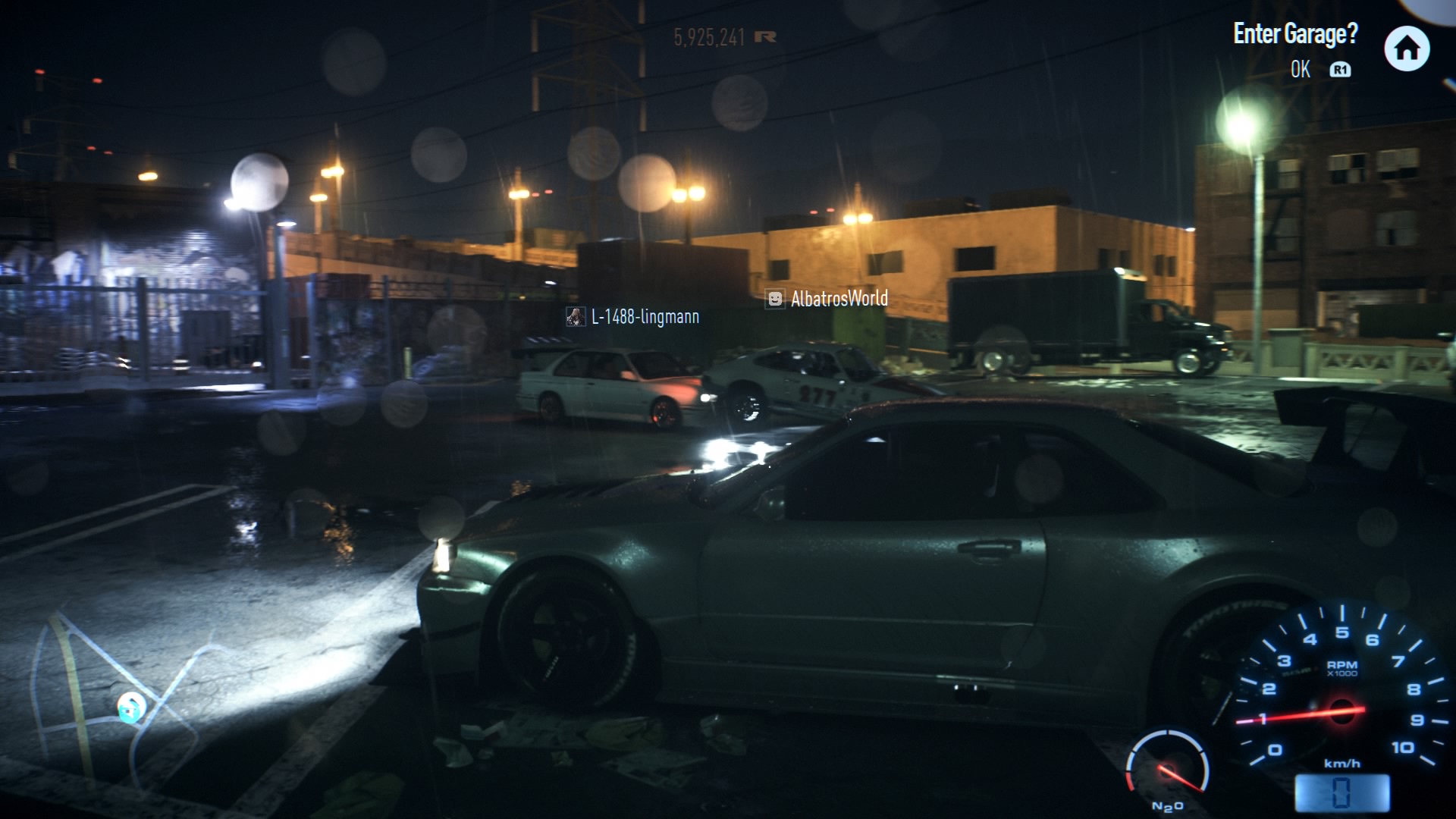This screenshot has width=1456, height=819.
Task: Click the garage home icon
Action: pos(1407,49)
